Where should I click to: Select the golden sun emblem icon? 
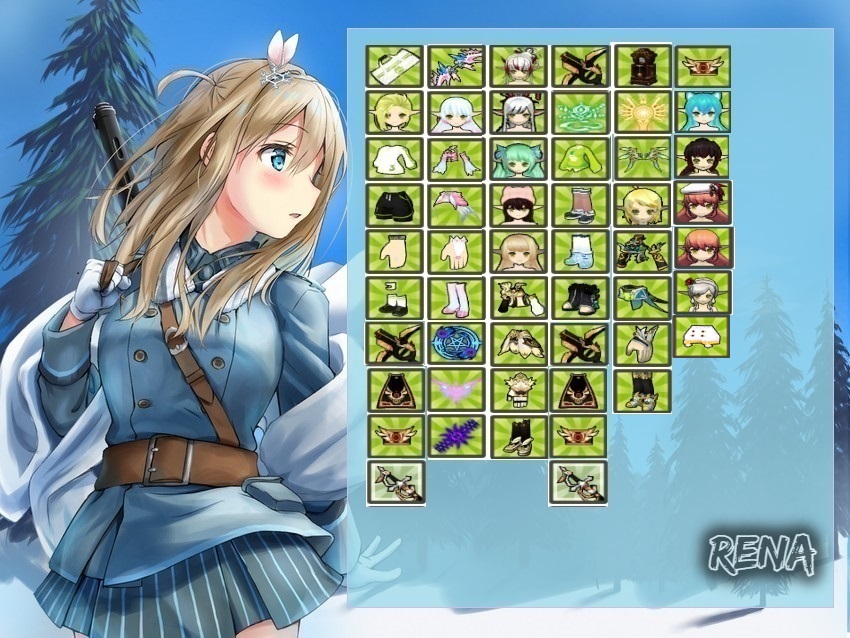(642, 112)
